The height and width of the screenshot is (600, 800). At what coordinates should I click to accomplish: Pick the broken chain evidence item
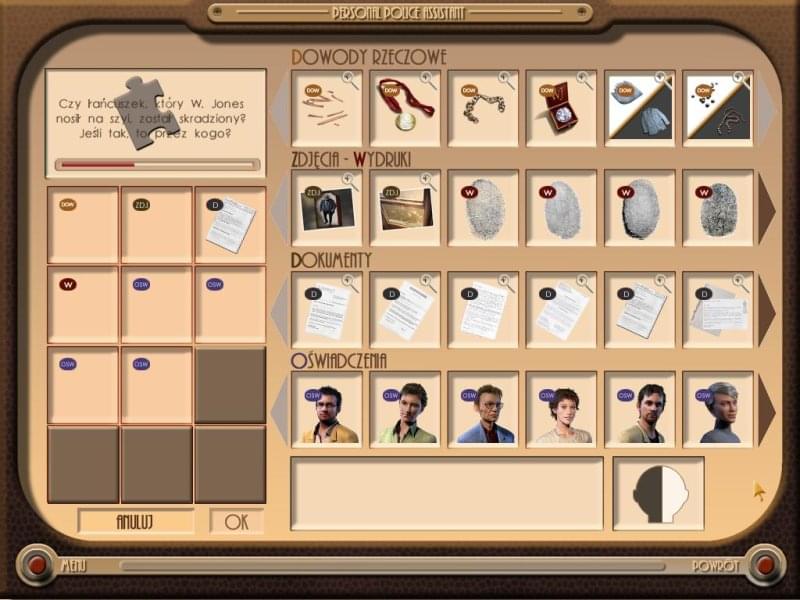483,108
